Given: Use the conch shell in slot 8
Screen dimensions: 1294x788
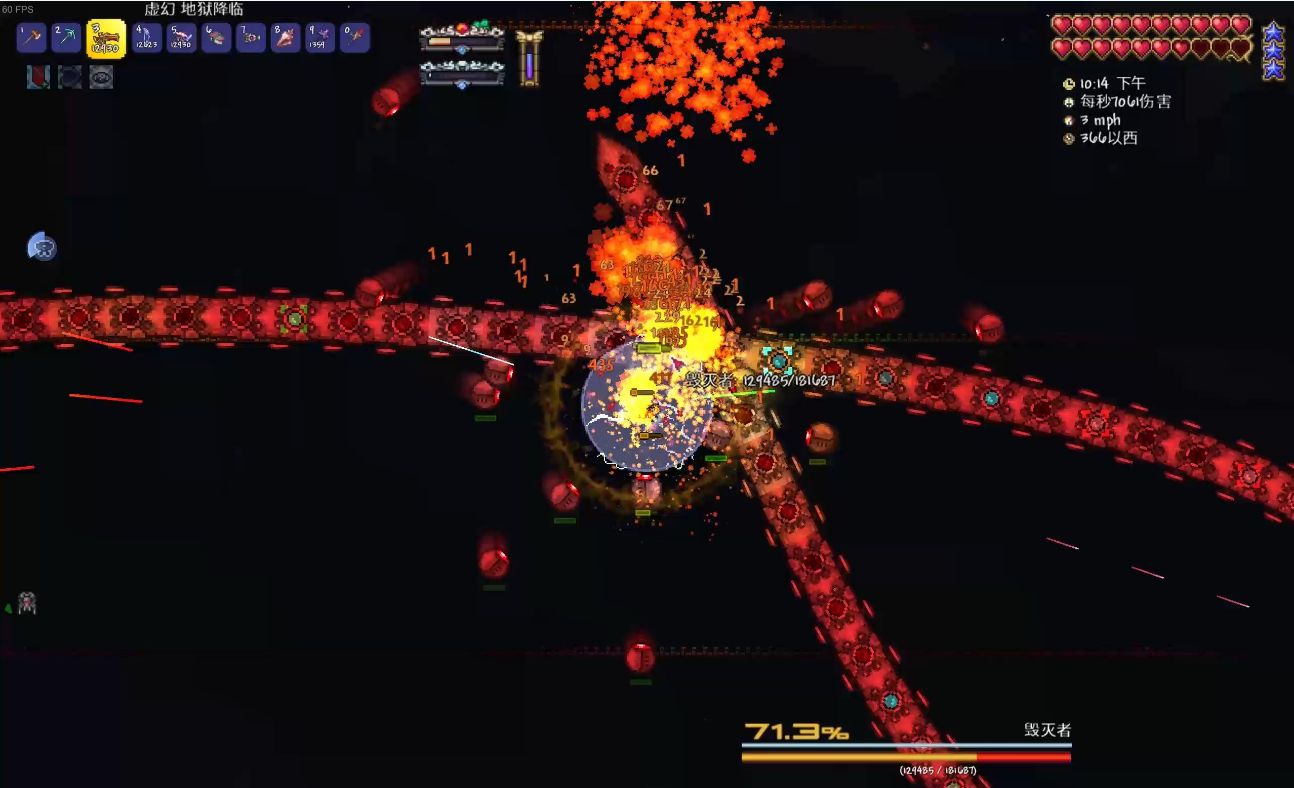Looking at the screenshot, I should (286, 38).
